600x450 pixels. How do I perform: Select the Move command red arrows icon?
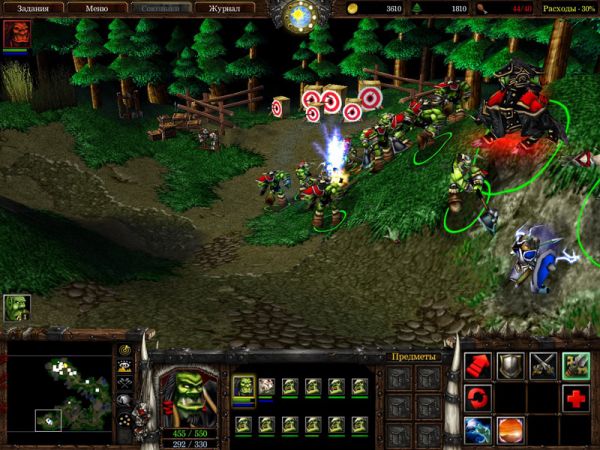tap(479, 366)
